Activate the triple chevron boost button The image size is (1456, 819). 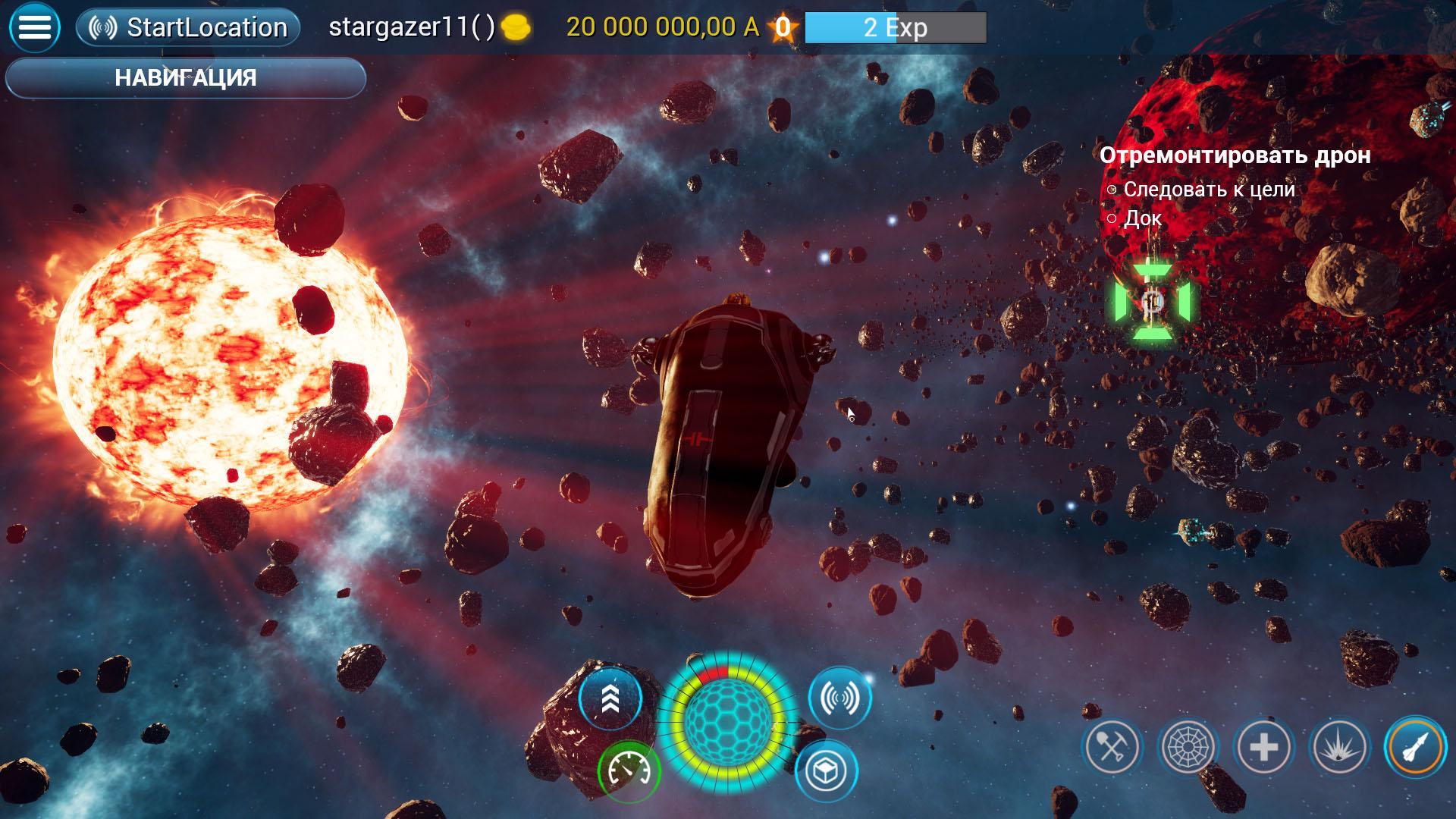(x=610, y=699)
